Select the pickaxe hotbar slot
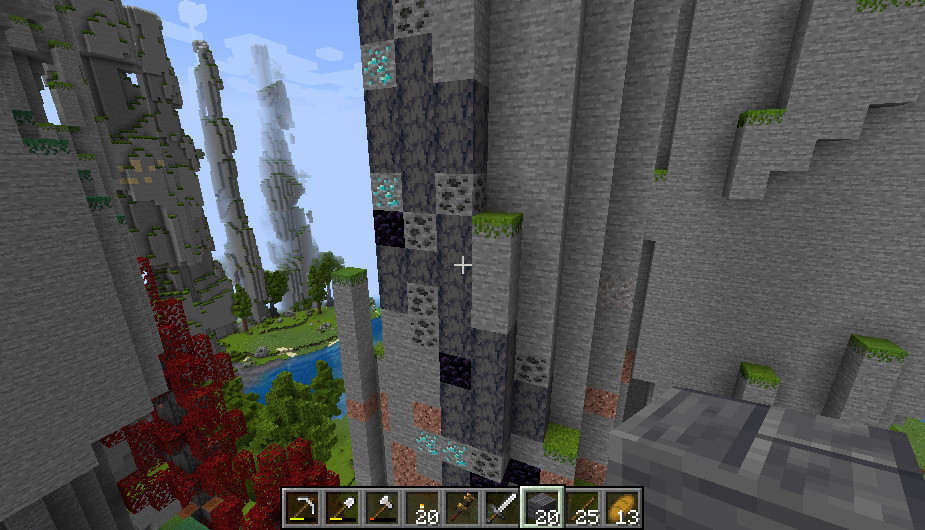The width and height of the screenshot is (925, 530). coord(301,508)
